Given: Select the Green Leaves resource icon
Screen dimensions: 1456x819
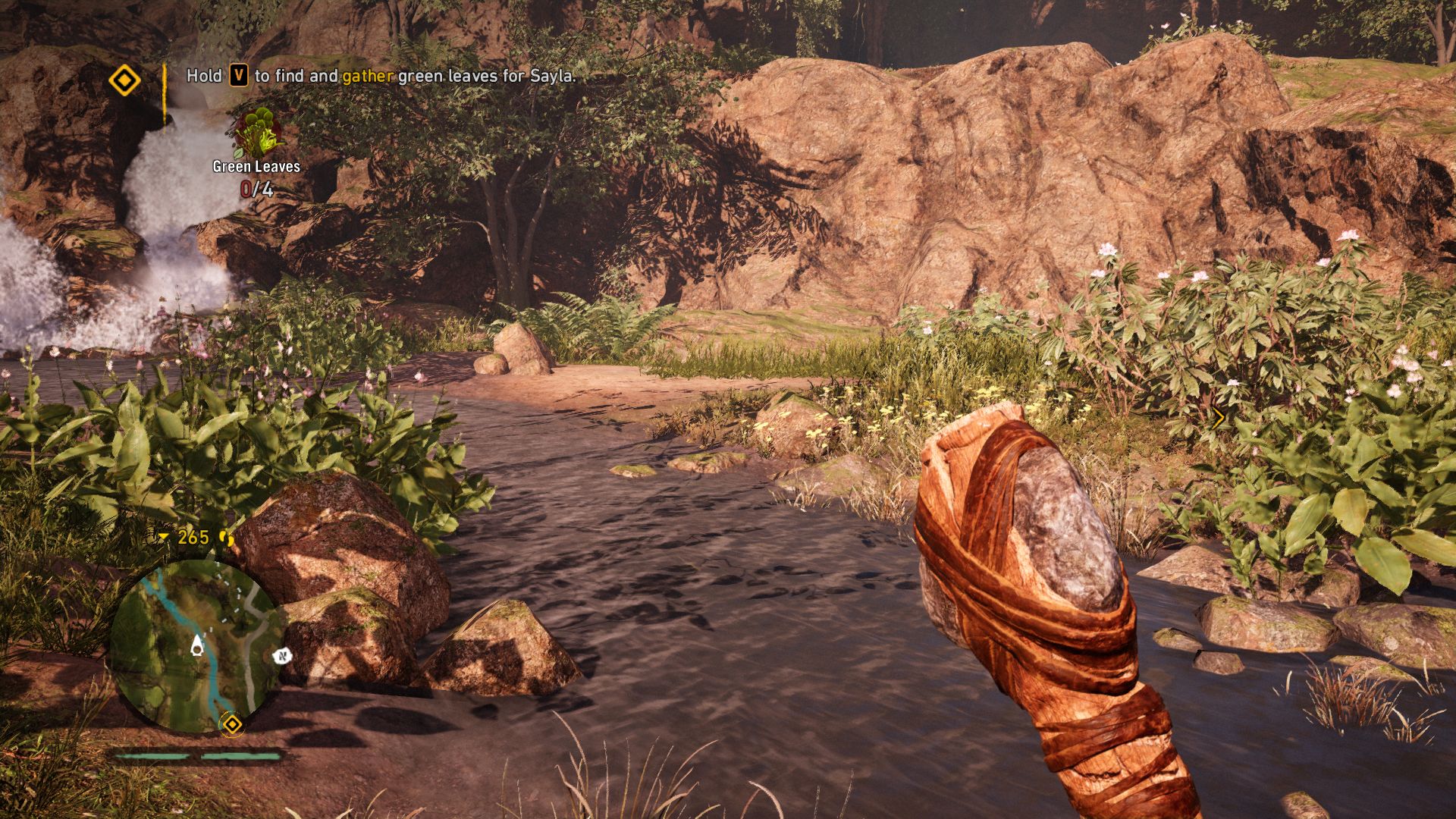Looking at the screenshot, I should [x=259, y=134].
